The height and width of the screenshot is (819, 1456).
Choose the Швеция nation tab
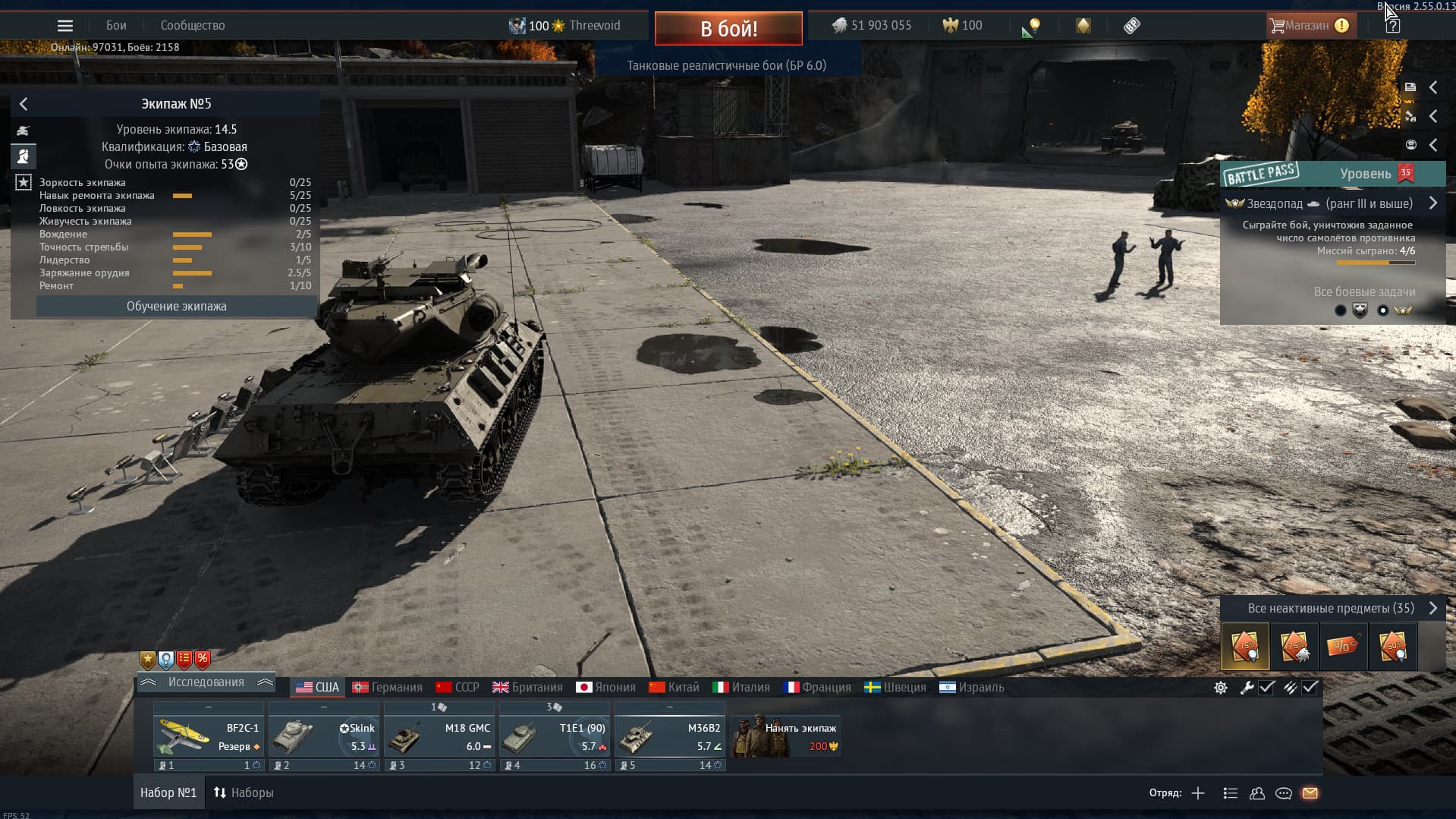tap(895, 688)
